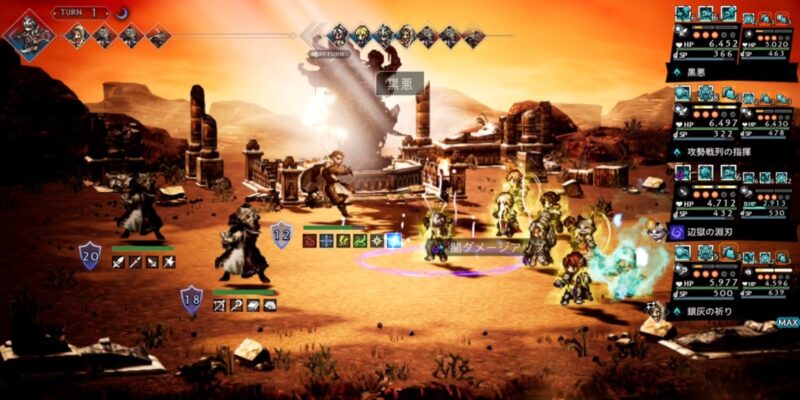Target the enemy with shield count 20
800x400 pixels.
(x=140, y=208)
